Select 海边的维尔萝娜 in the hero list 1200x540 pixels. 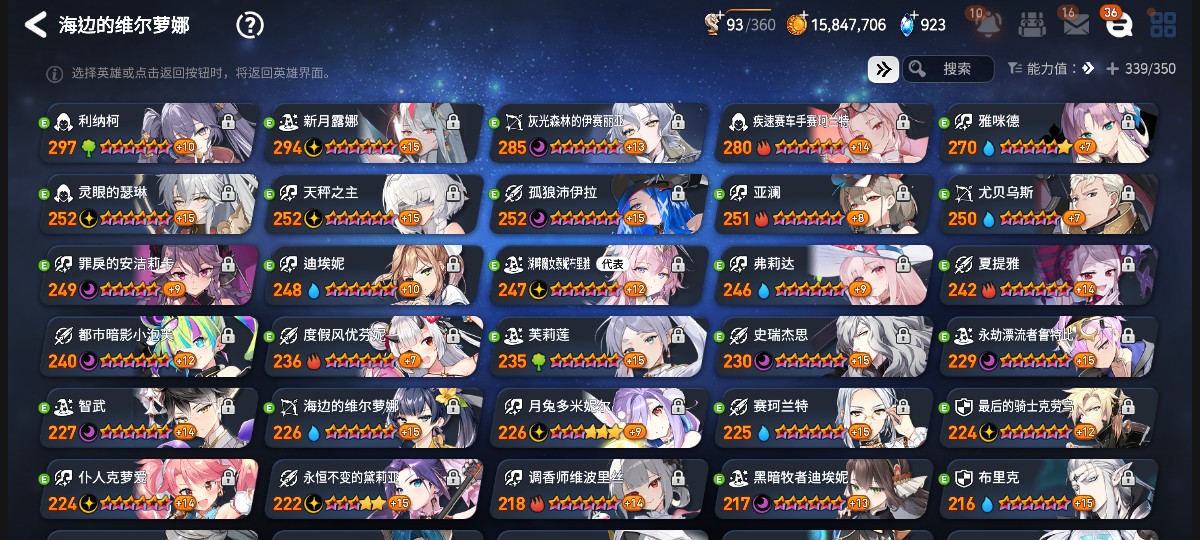point(375,417)
